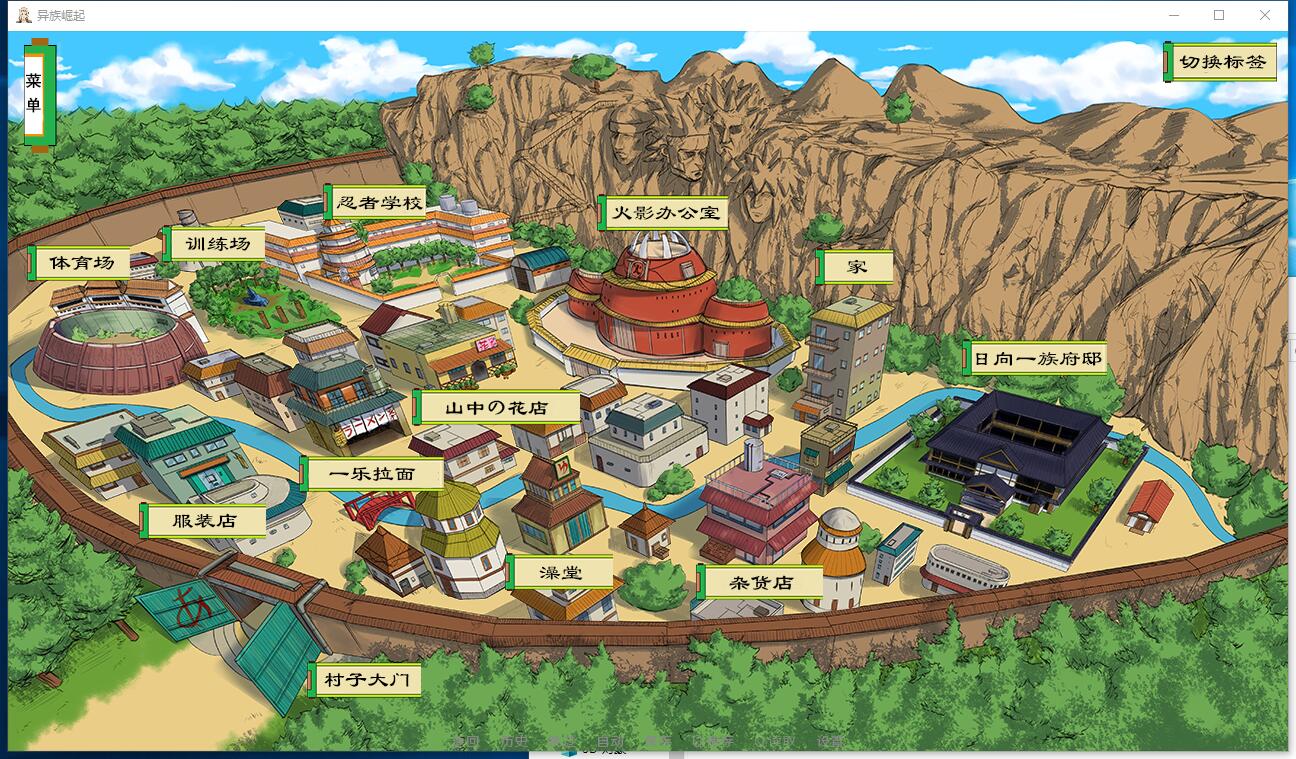Open 历史 in the bottom quick menu
This screenshot has height=759, width=1296.
point(513,741)
